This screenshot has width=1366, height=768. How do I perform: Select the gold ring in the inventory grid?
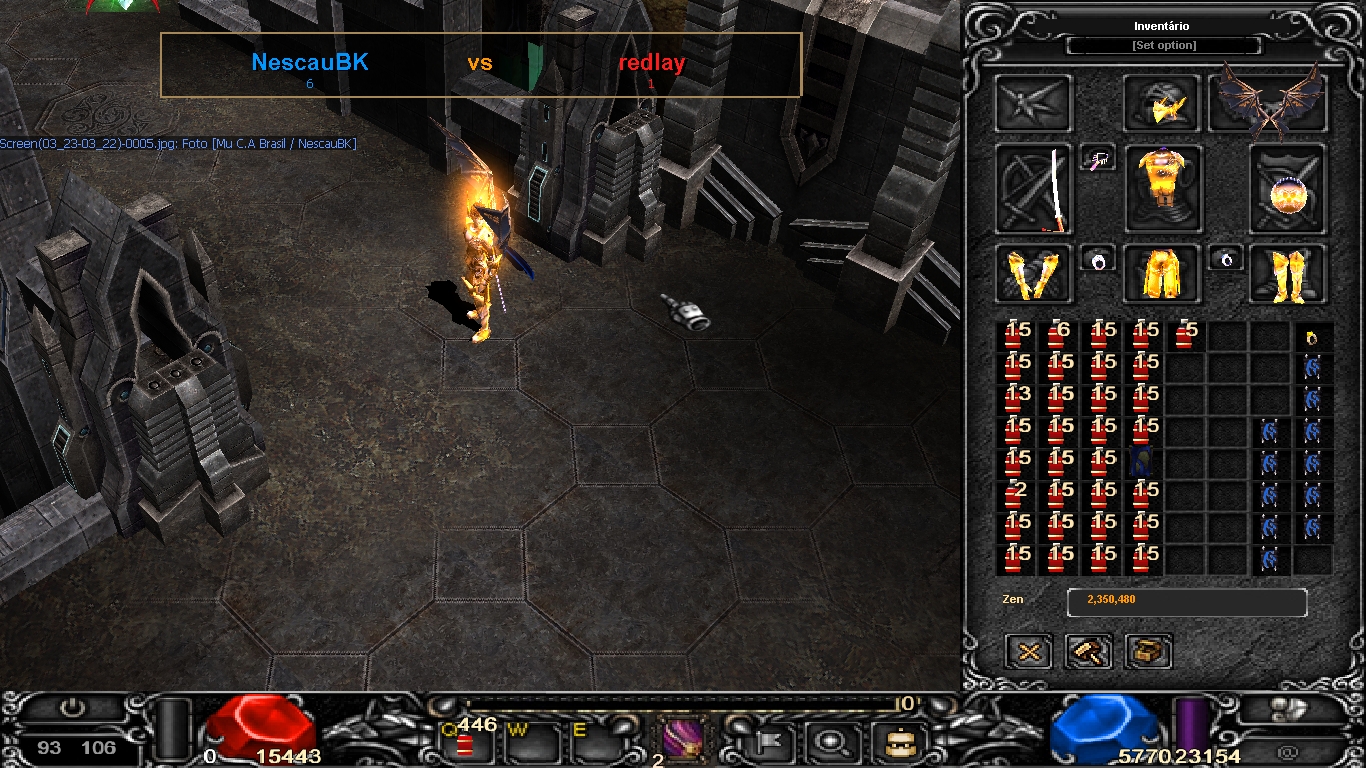(1312, 338)
